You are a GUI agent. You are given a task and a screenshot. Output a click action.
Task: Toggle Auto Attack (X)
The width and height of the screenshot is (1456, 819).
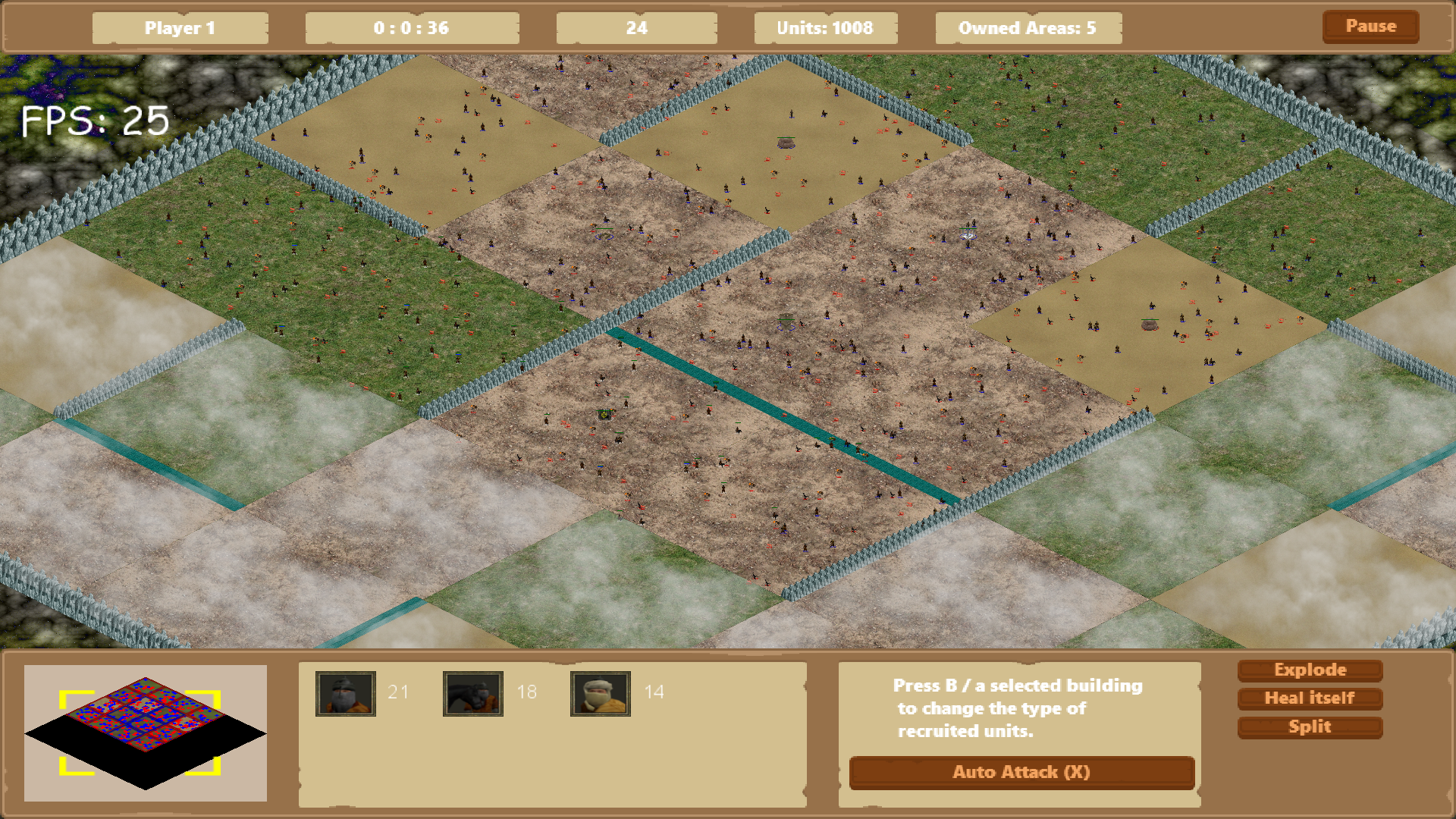(x=1021, y=773)
